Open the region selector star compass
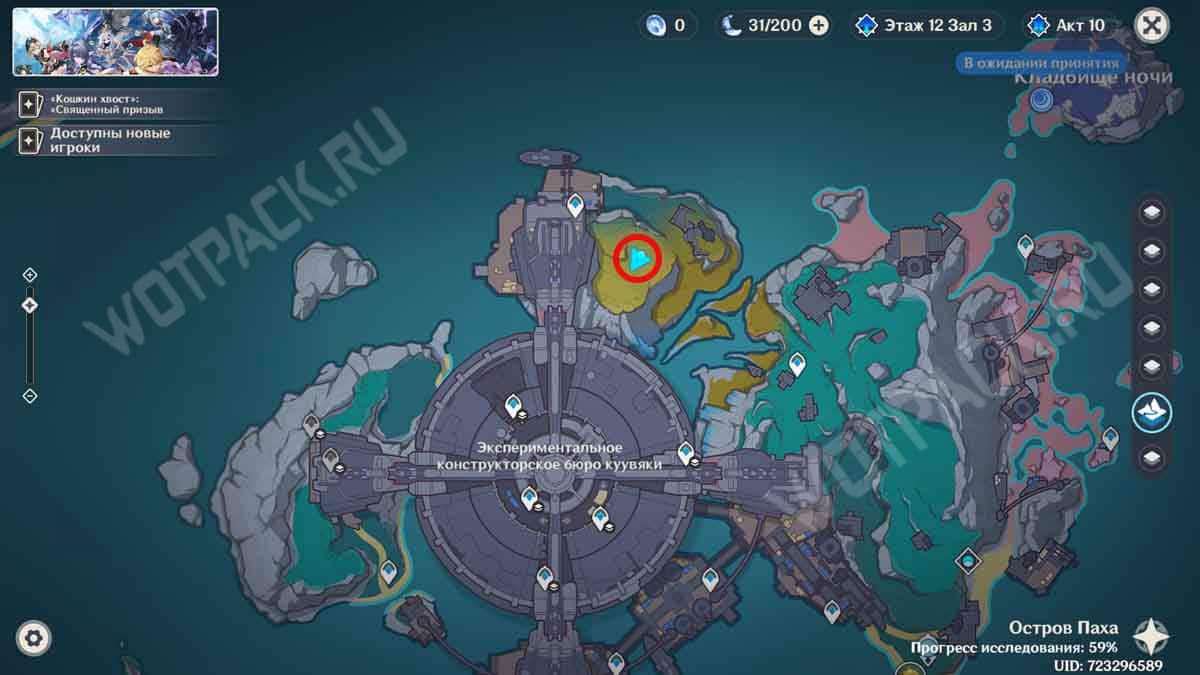 tap(1152, 635)
